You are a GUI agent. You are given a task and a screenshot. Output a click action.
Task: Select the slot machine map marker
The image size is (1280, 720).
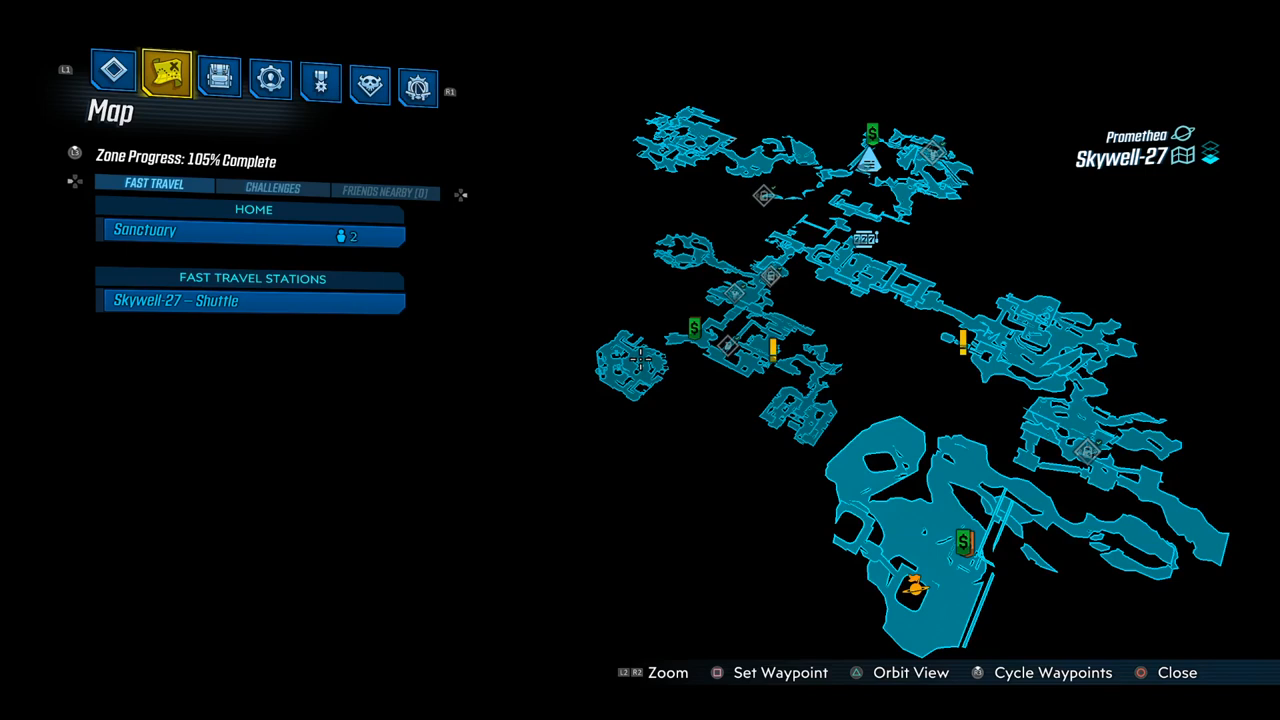click(x=865, y=239)
